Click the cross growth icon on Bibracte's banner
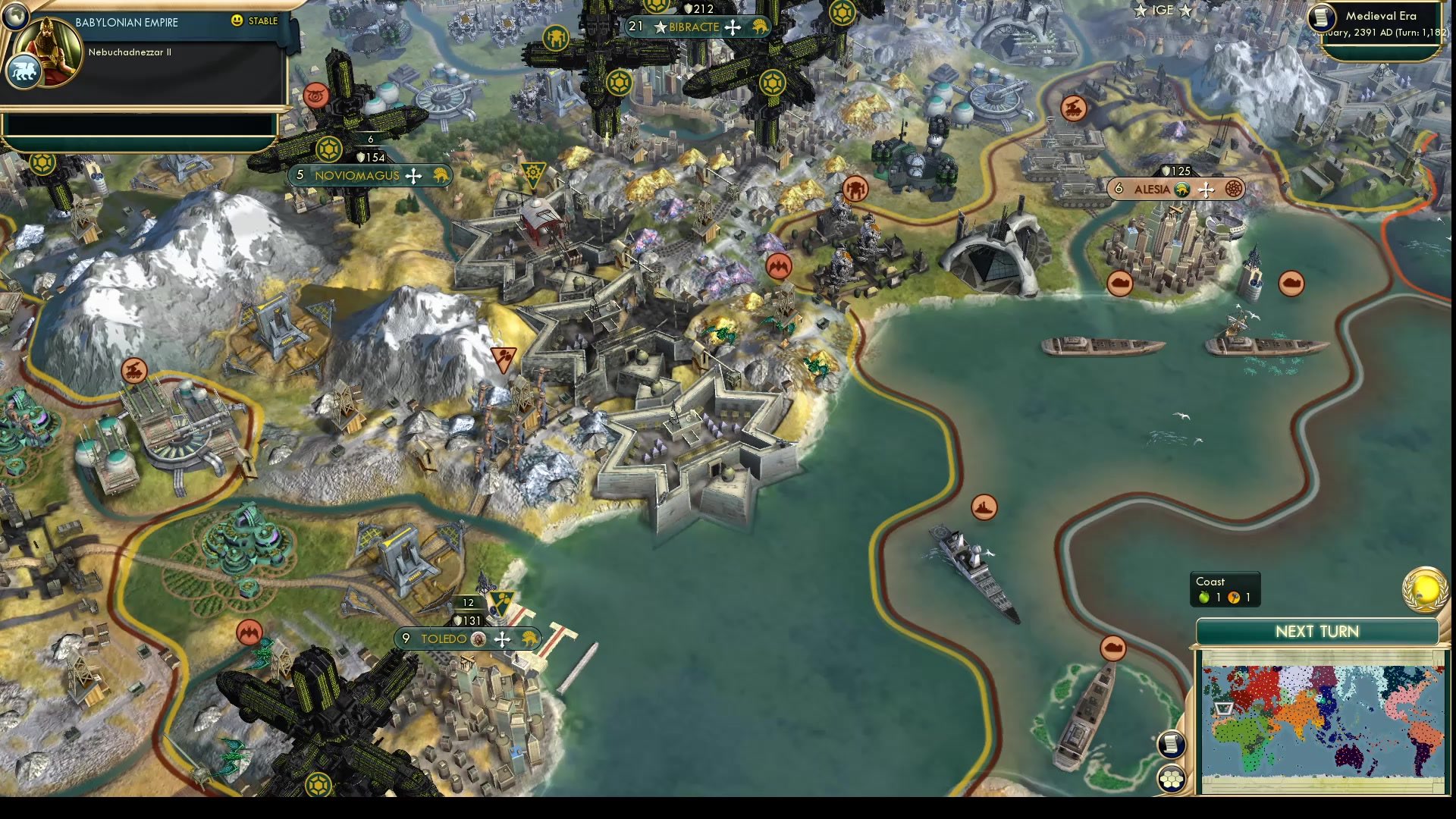This screenshot has height=819, width=1456. [x=733, y=27]
